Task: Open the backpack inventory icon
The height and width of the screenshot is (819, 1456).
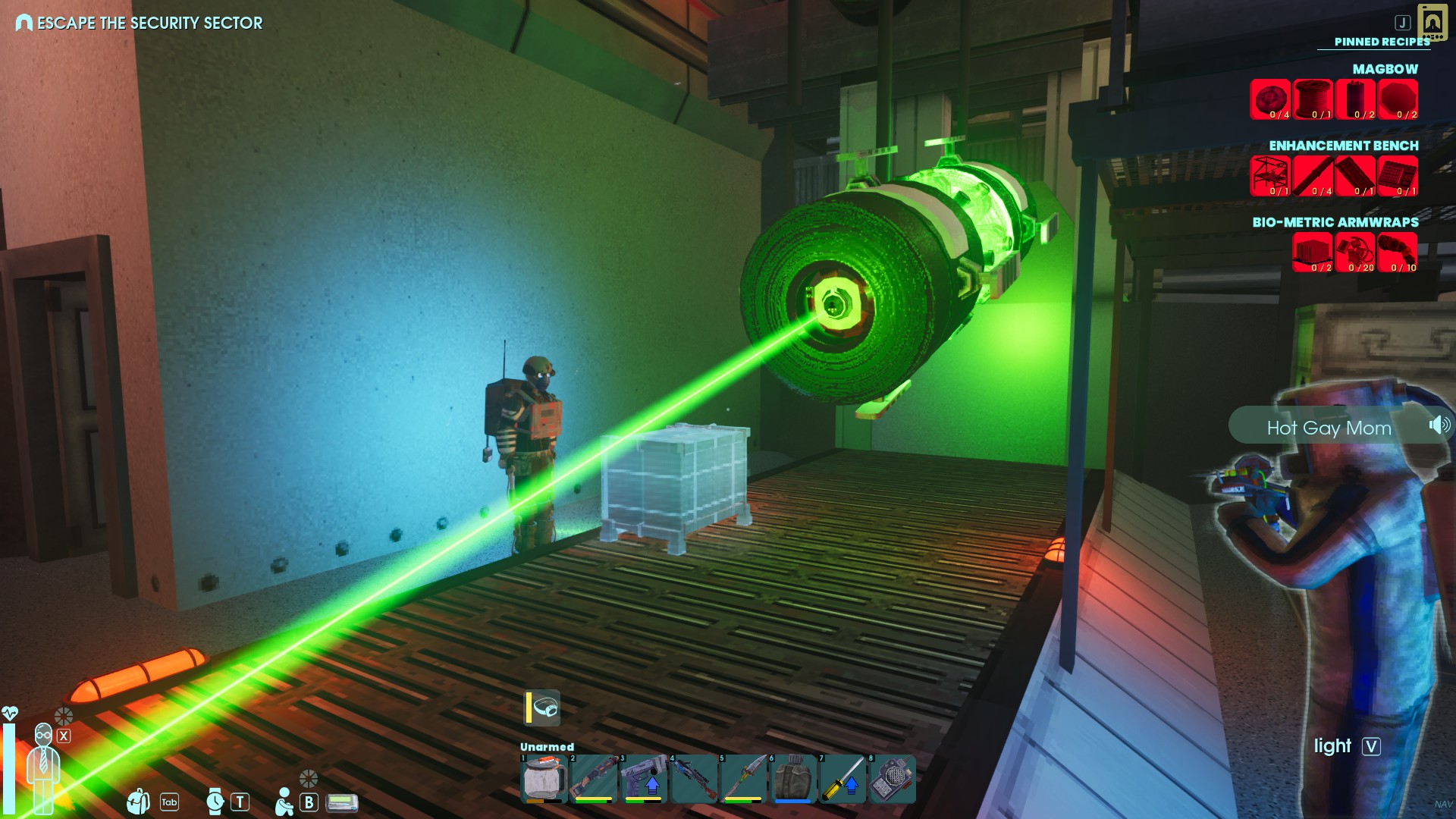Action: pos(139,801)
